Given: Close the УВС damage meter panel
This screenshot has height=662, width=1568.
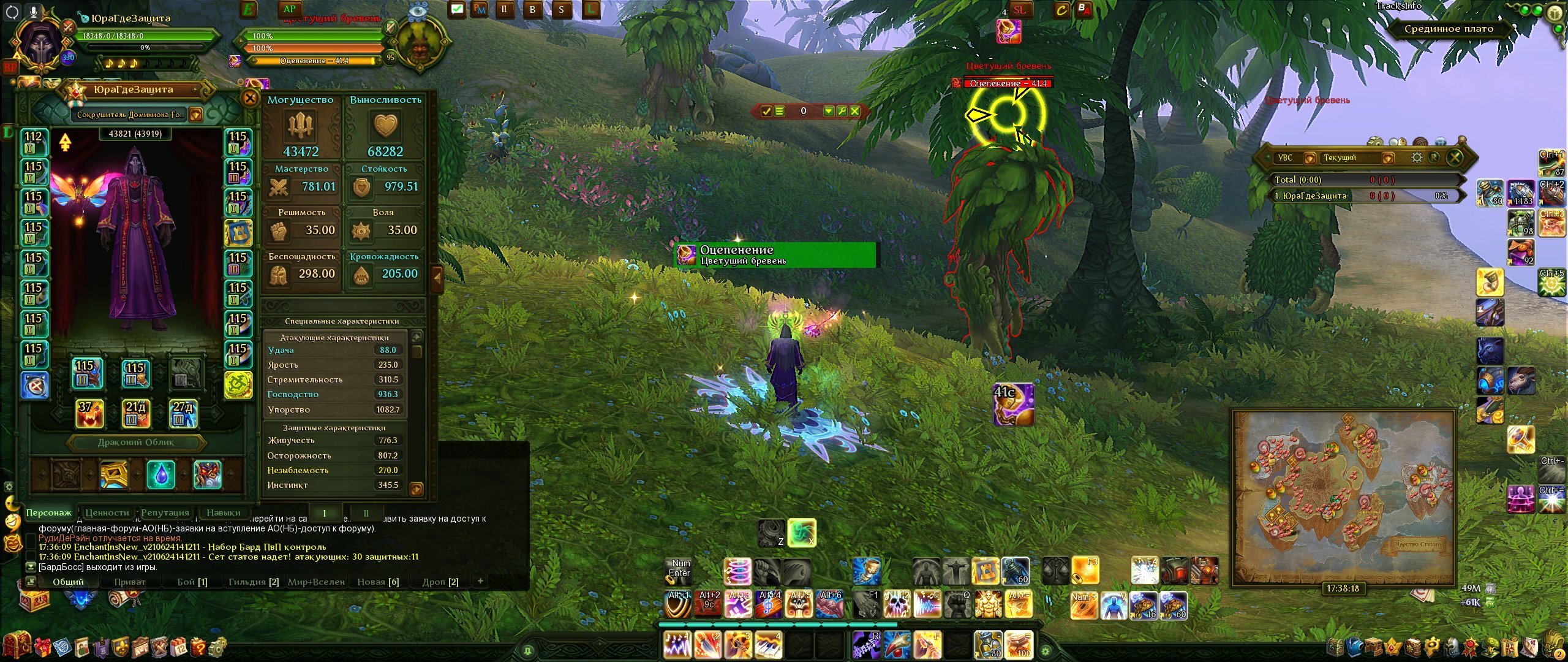Looking at the screenshot, I should [x=1455, y=158].
